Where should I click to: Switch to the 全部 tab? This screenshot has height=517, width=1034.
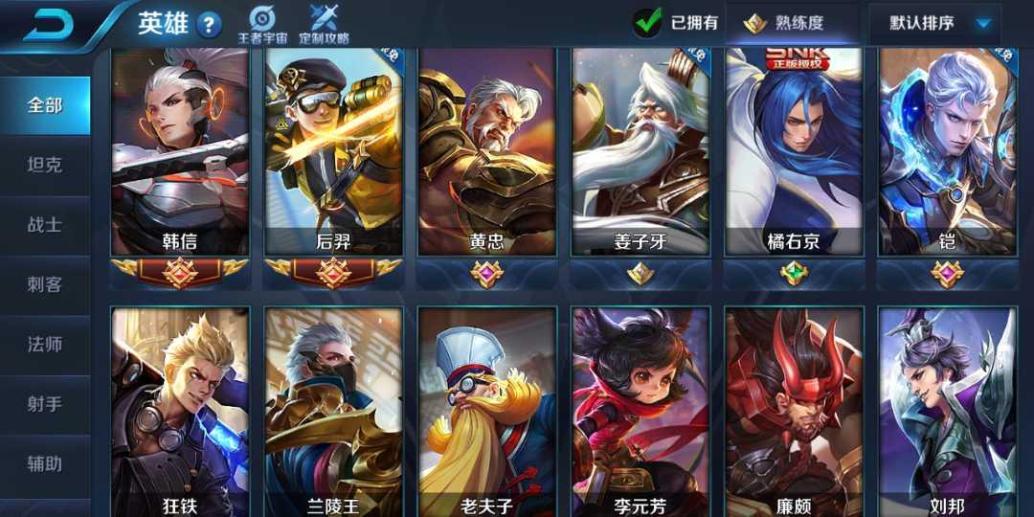[x=45, y=105]
